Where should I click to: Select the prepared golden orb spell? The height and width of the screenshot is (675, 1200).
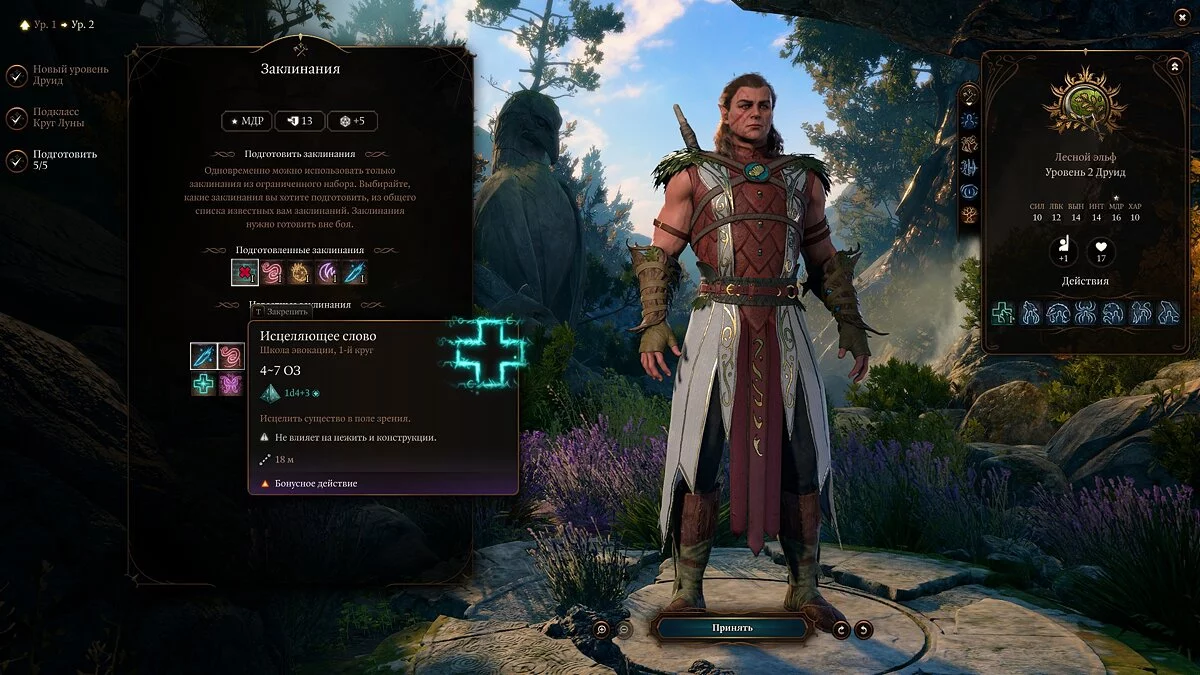[x=300, y=272]
